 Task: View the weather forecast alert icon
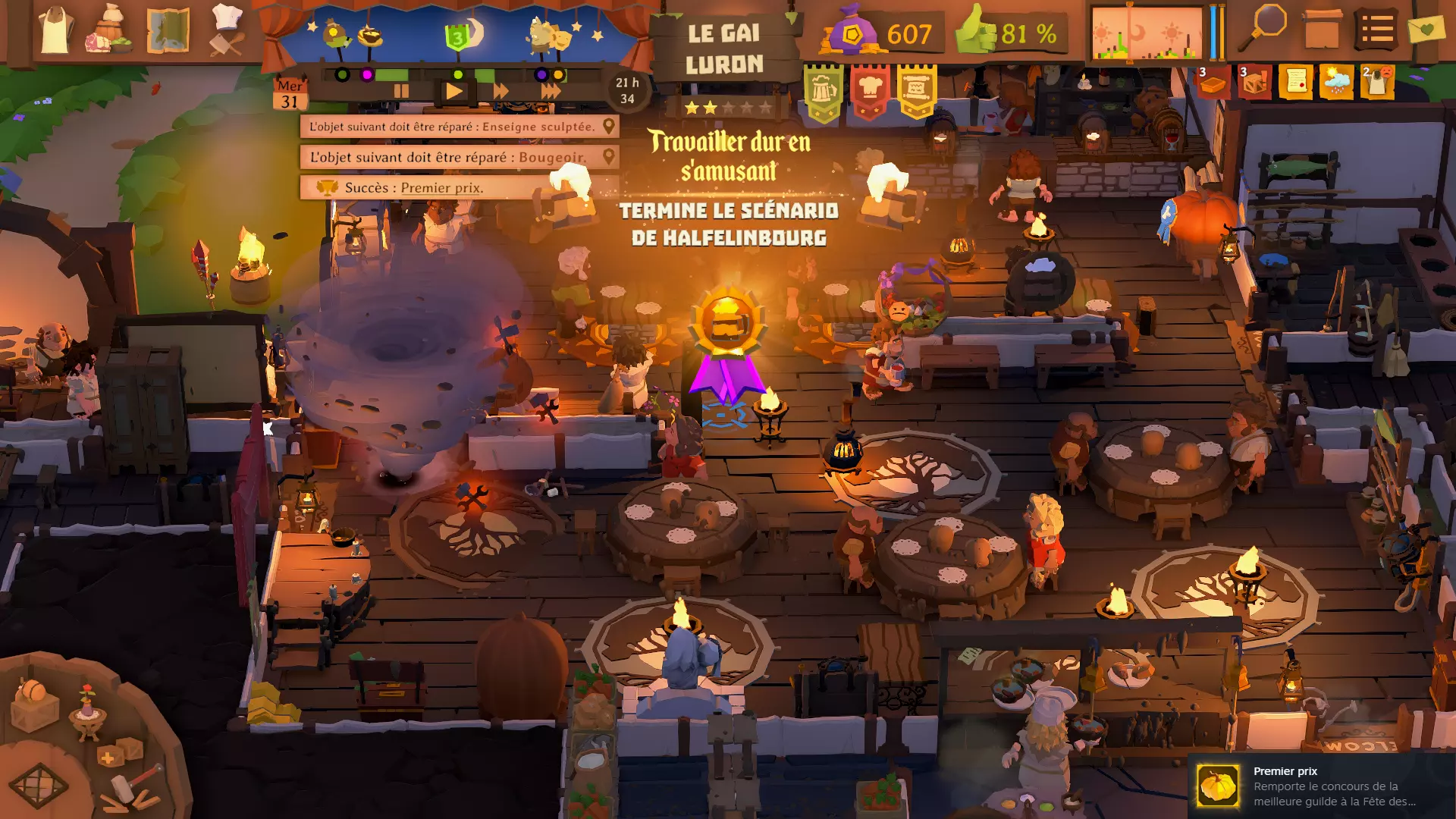click(x=1336, y=82)
